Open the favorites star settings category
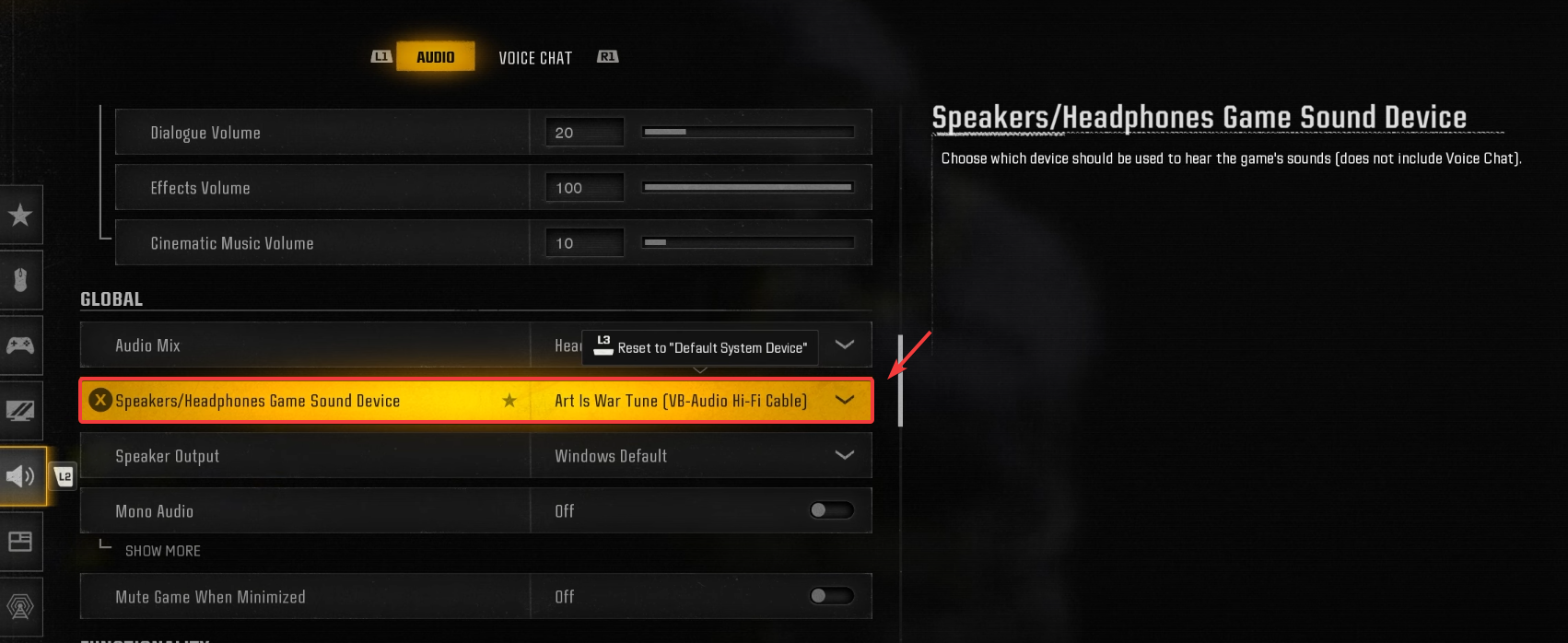The width and height of the screenshot is (1568, 643). [x=20, y=216]
